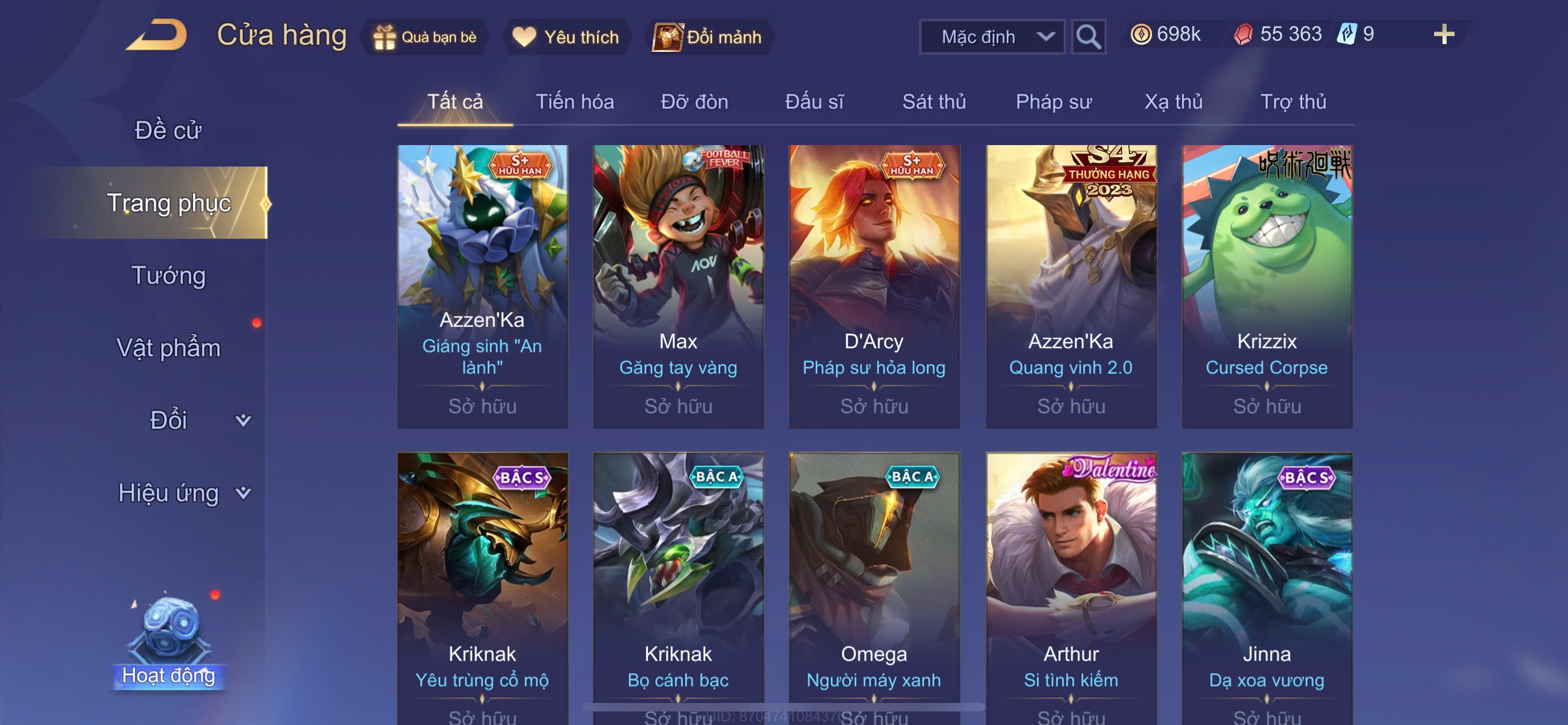Open the Yêu thích favorites list
1568x725 pixels.
(566, 37)
